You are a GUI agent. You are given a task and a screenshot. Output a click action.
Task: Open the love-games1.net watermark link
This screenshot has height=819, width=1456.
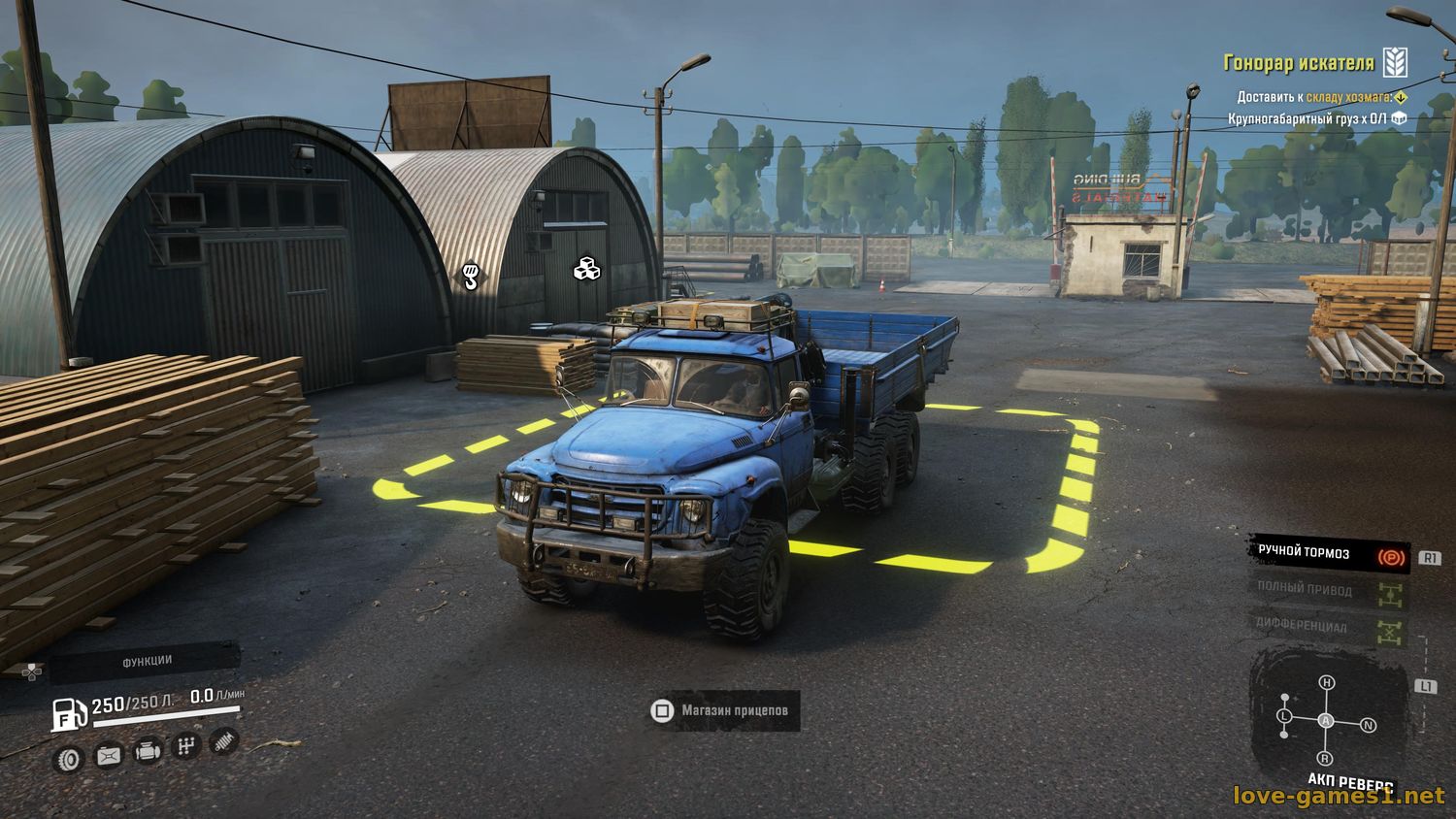click(1339, 797)
